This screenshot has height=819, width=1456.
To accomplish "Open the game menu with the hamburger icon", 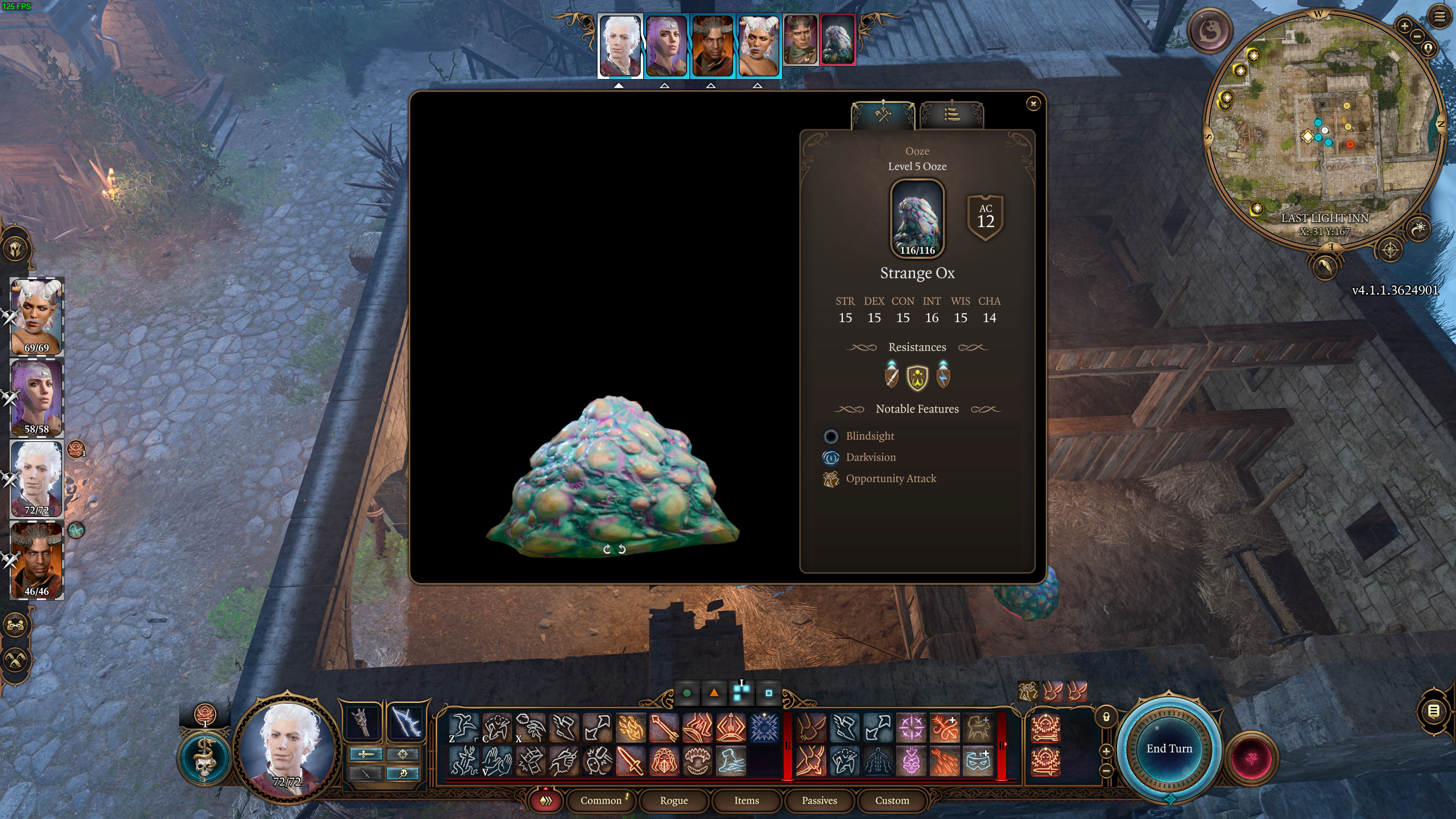I will (1440, 16).
